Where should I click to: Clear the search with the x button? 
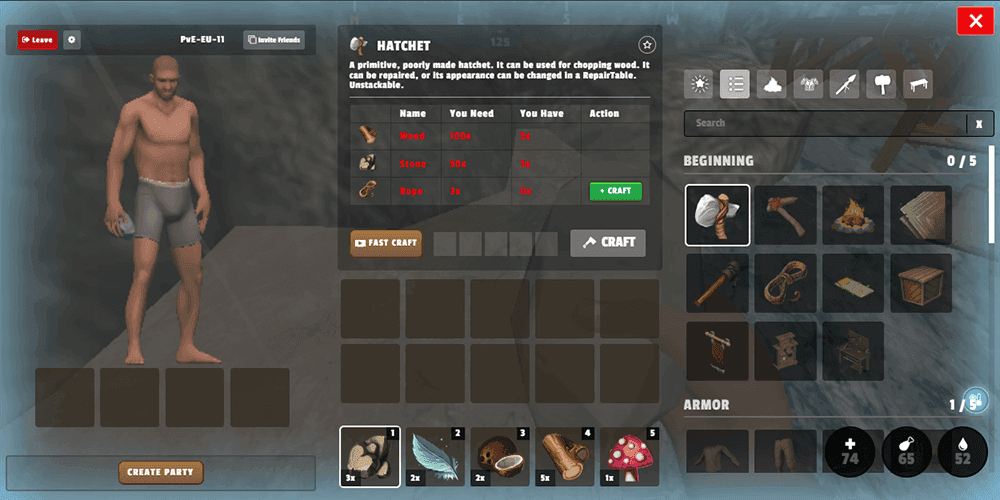tap(980, 123)
